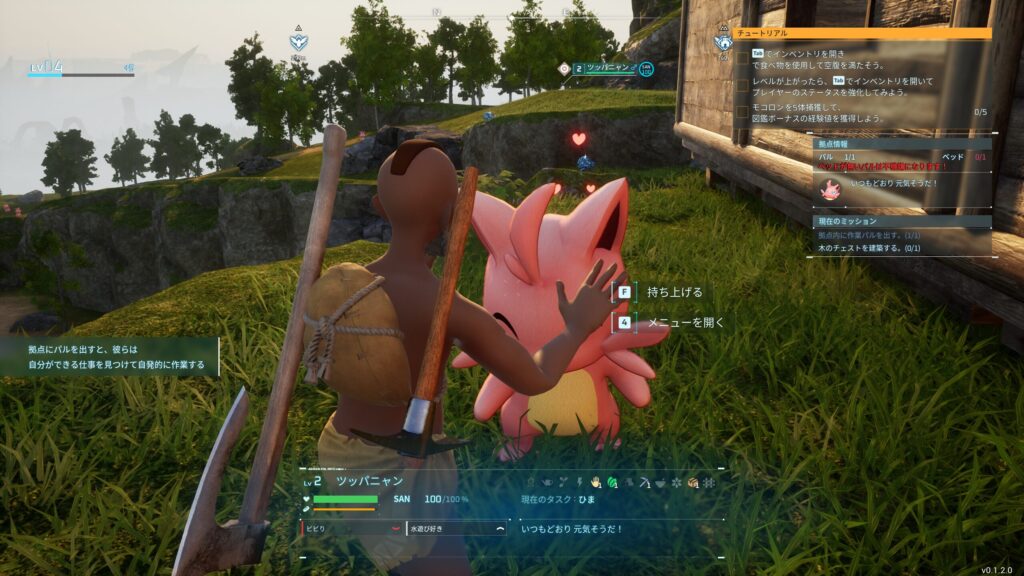Click the transport box suitability icon

692,483
